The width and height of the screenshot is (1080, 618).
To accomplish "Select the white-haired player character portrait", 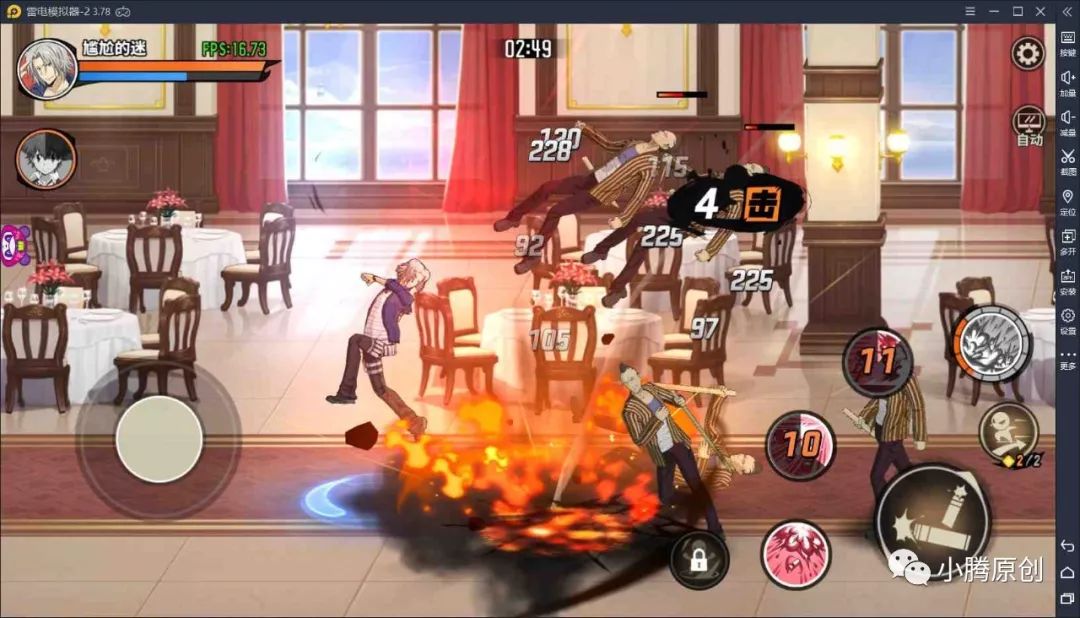I will (x=46, y=69).
